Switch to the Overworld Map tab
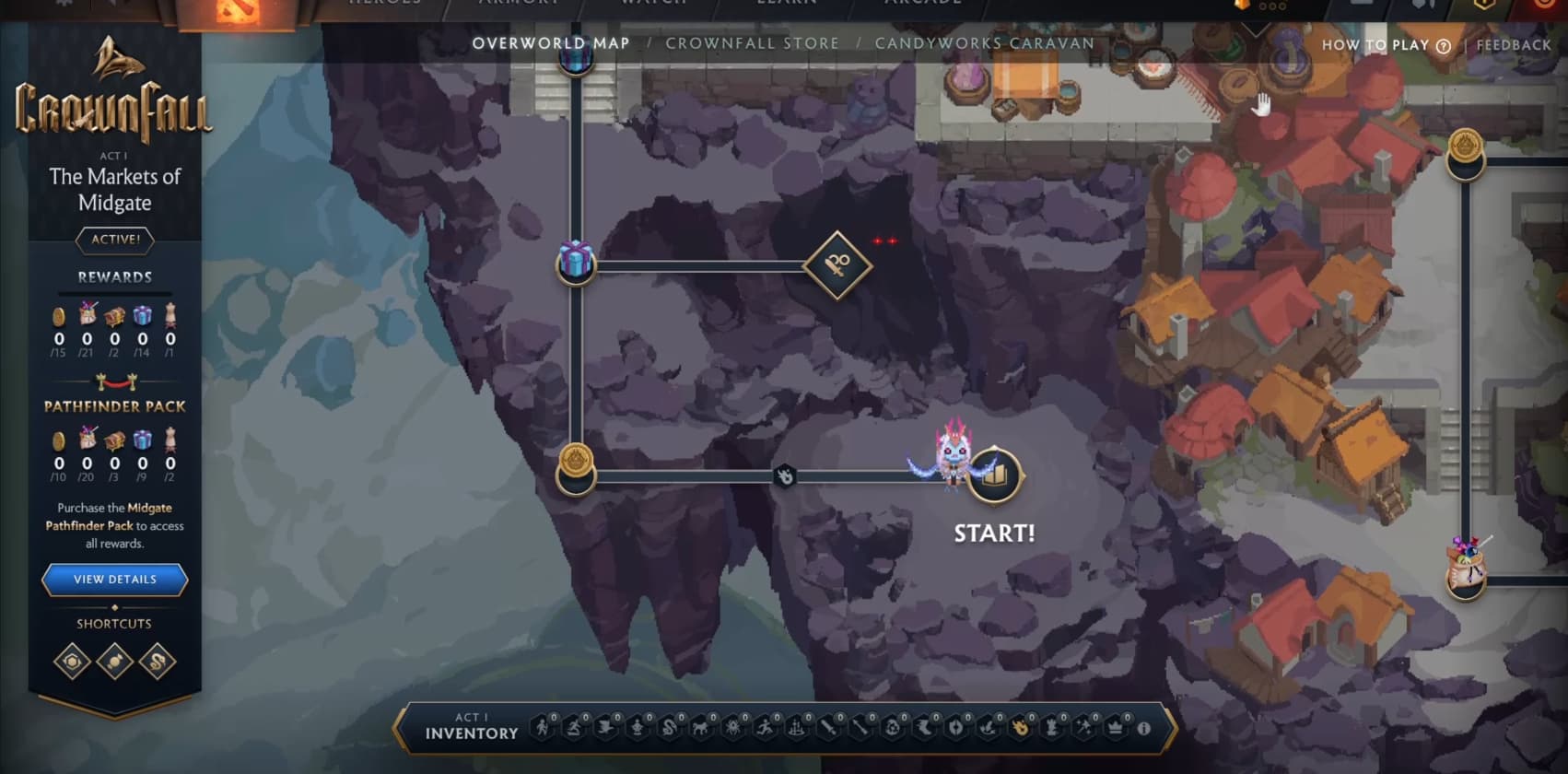 551,43
